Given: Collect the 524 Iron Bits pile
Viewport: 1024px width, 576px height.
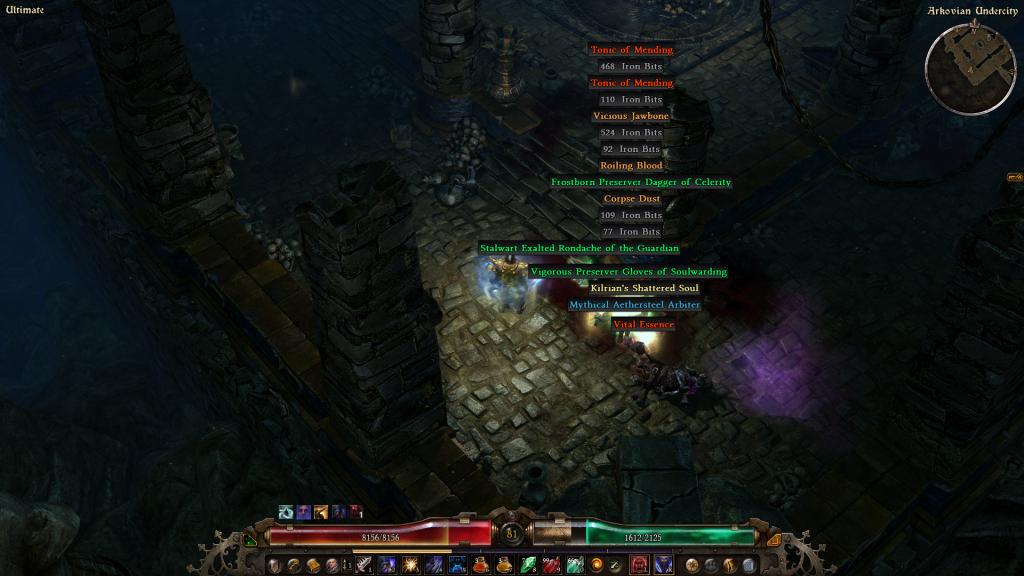Looking at the screenshot, I should click(x=631, y=133).
